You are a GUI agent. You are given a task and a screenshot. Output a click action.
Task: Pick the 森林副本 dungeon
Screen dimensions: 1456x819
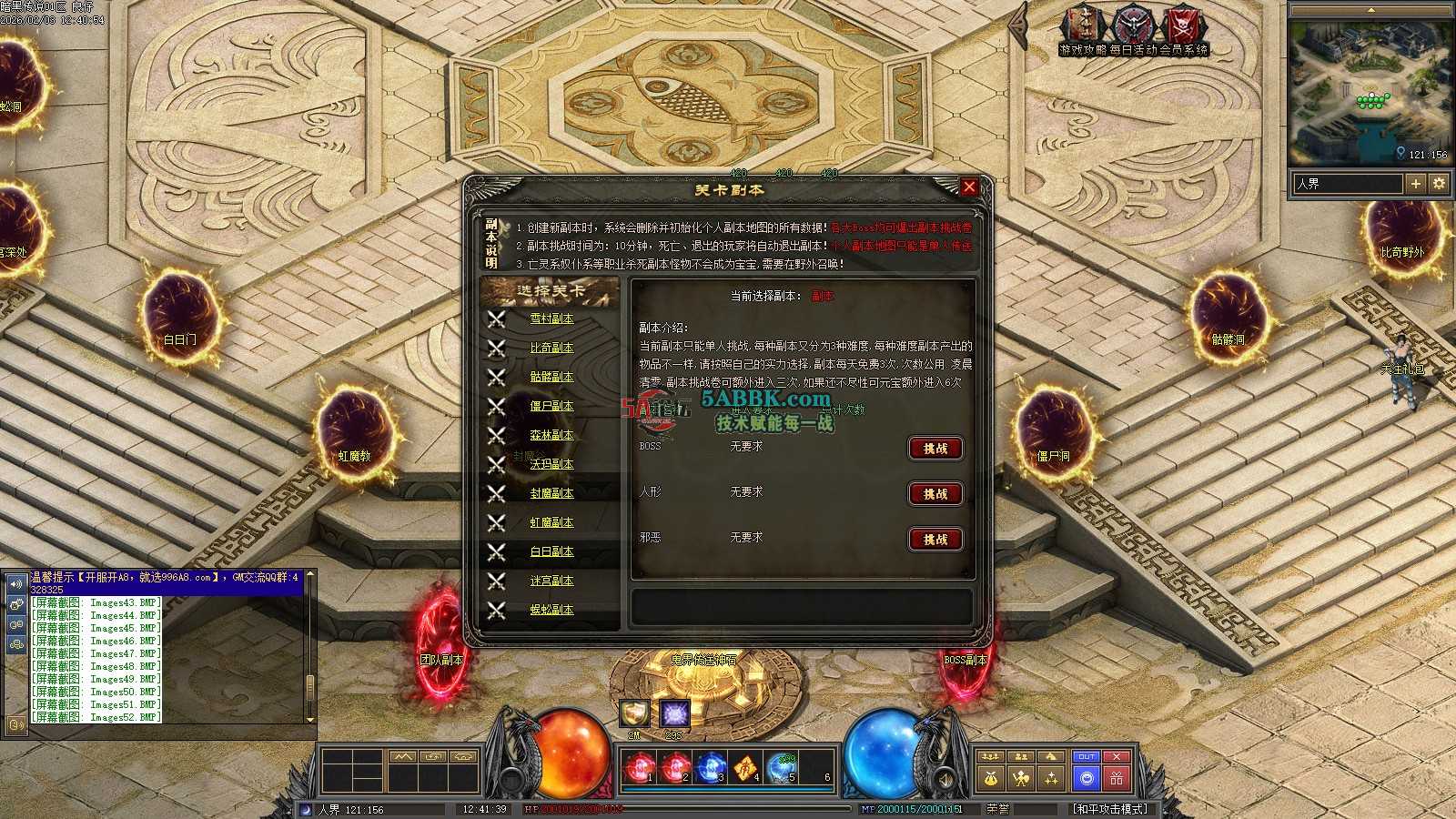(551, 435)
